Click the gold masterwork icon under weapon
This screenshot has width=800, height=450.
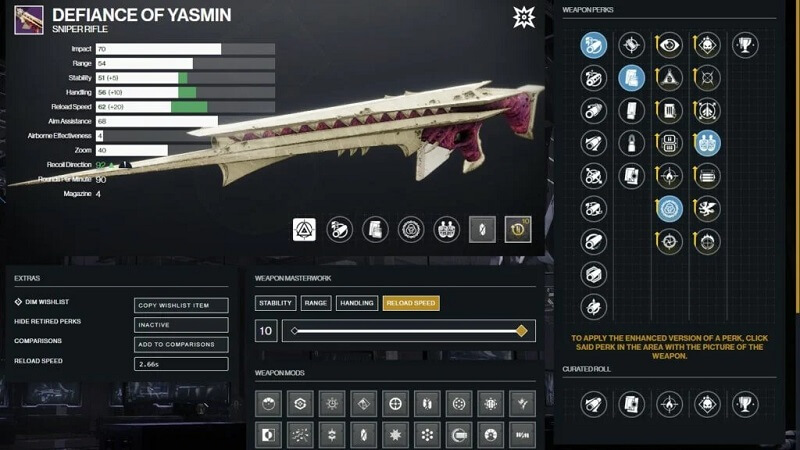(x=518, y=230)
